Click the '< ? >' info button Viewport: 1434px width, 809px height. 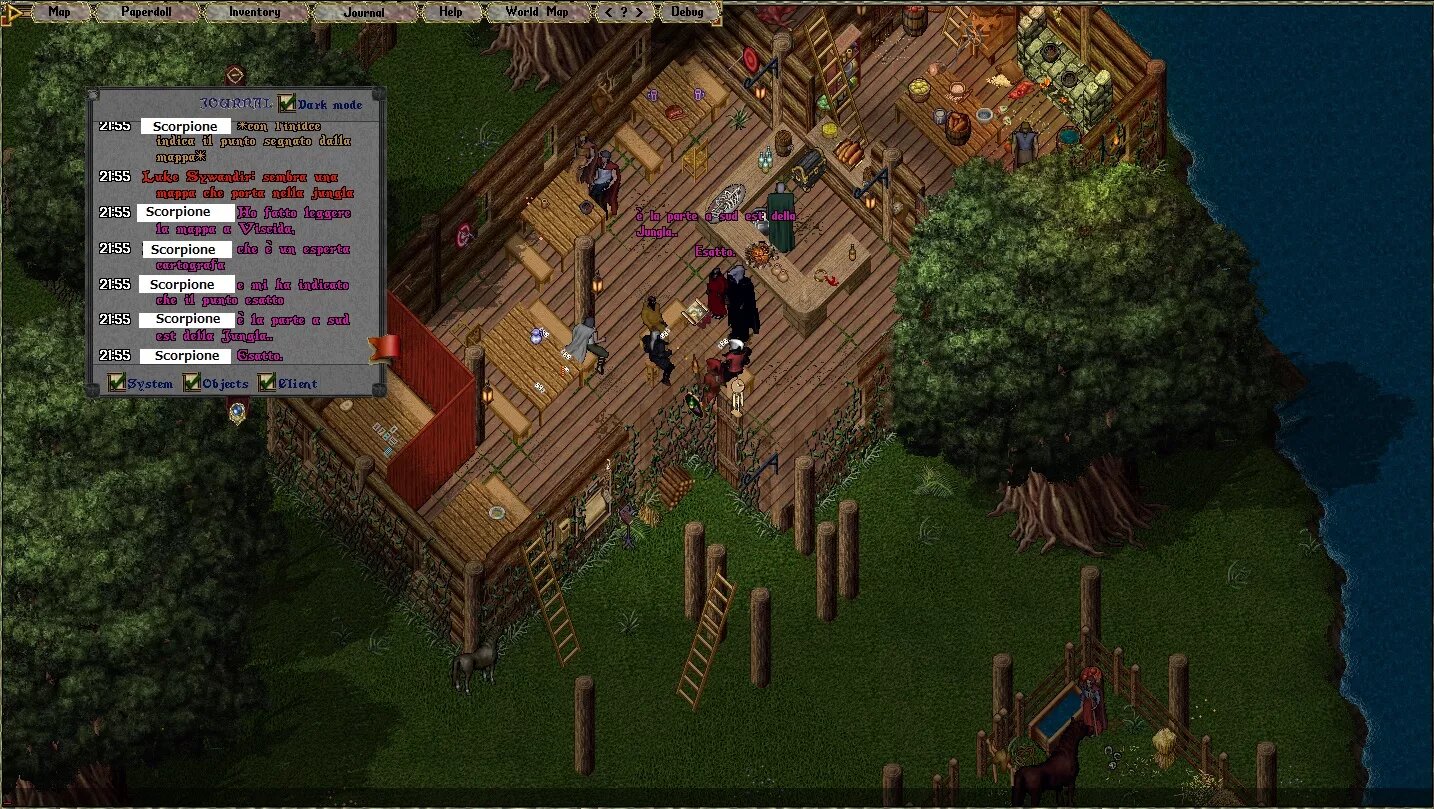[x=624, y=12]
